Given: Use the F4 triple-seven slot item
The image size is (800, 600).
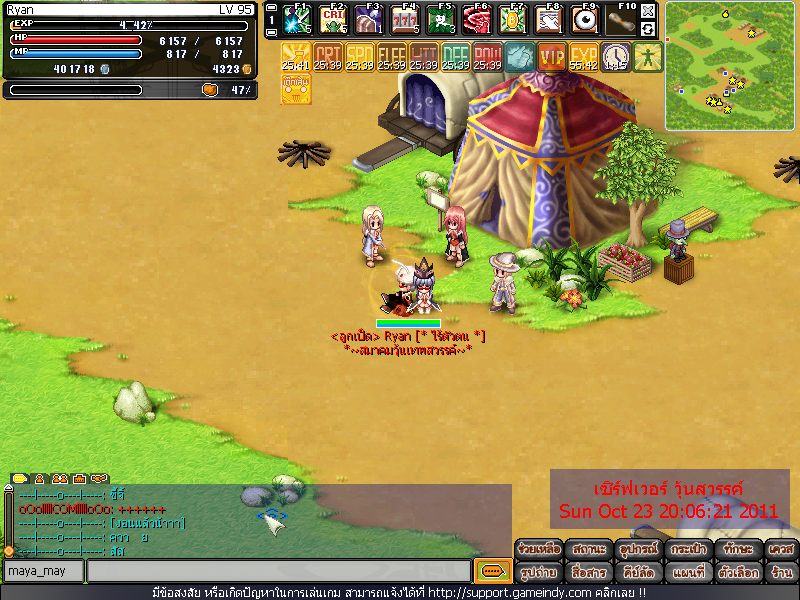Looking at the screenshot, I should [404, 20].
